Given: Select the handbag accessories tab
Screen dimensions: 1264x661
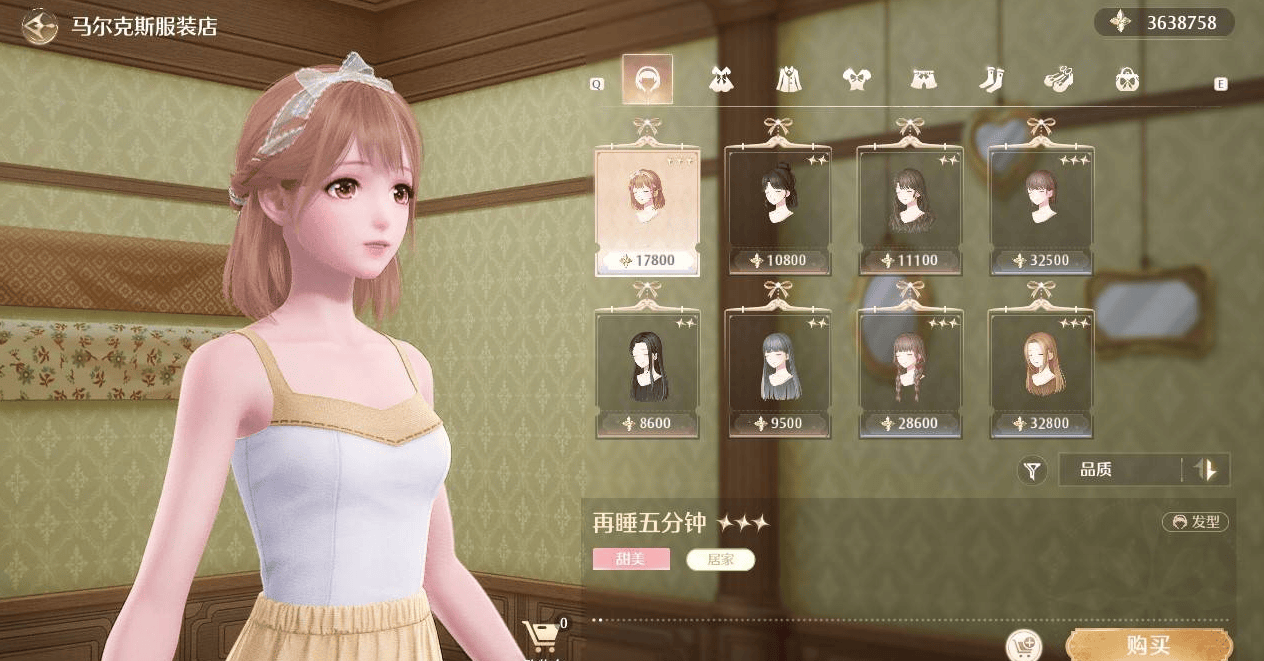Looking at the screenshot, I should point(1127,80).
